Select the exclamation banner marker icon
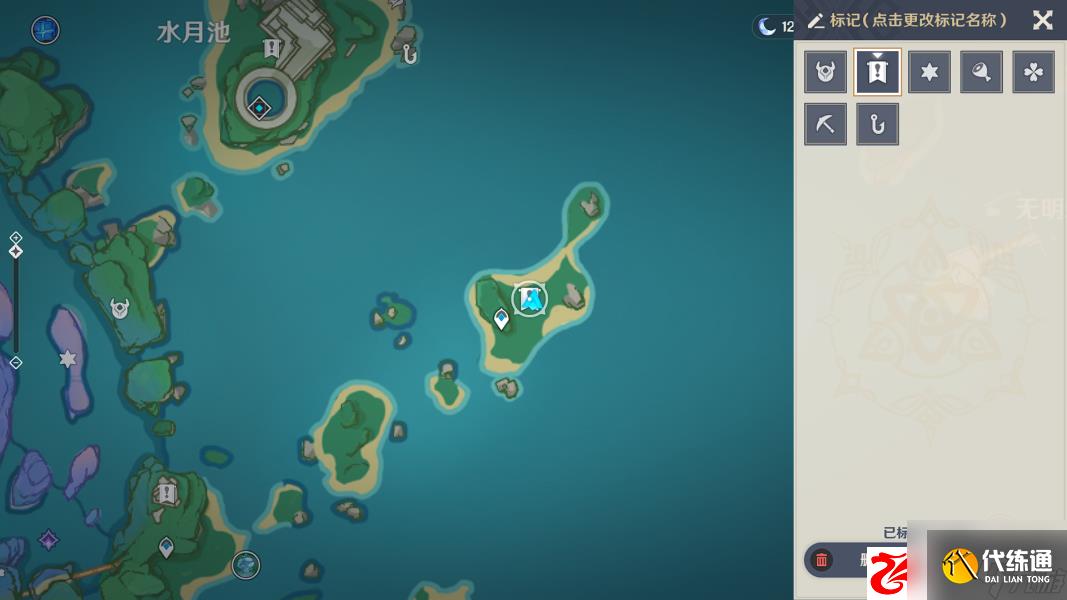 click(877, 72)
